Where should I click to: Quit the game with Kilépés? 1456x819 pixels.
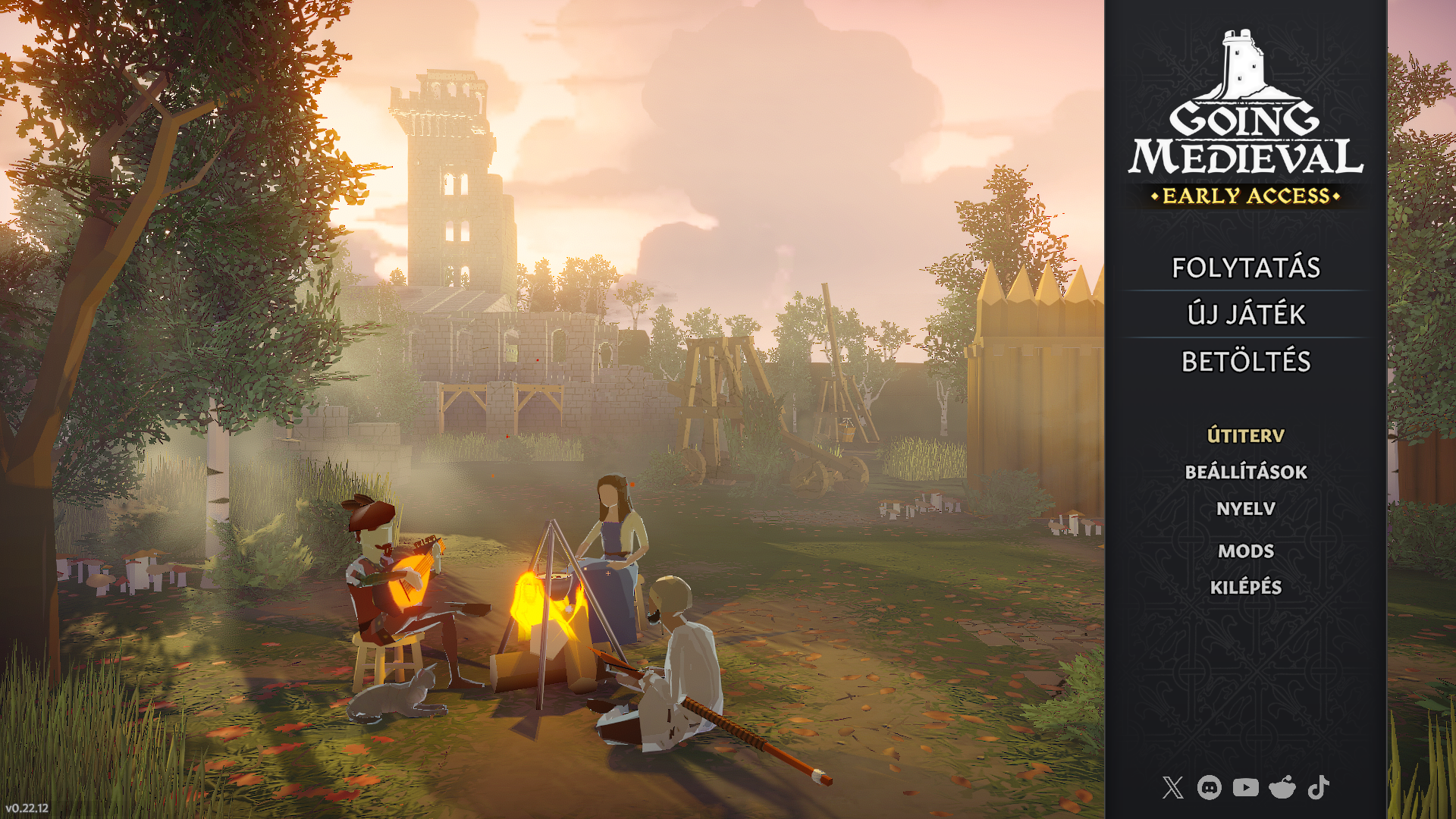[x=1246, y=588]
